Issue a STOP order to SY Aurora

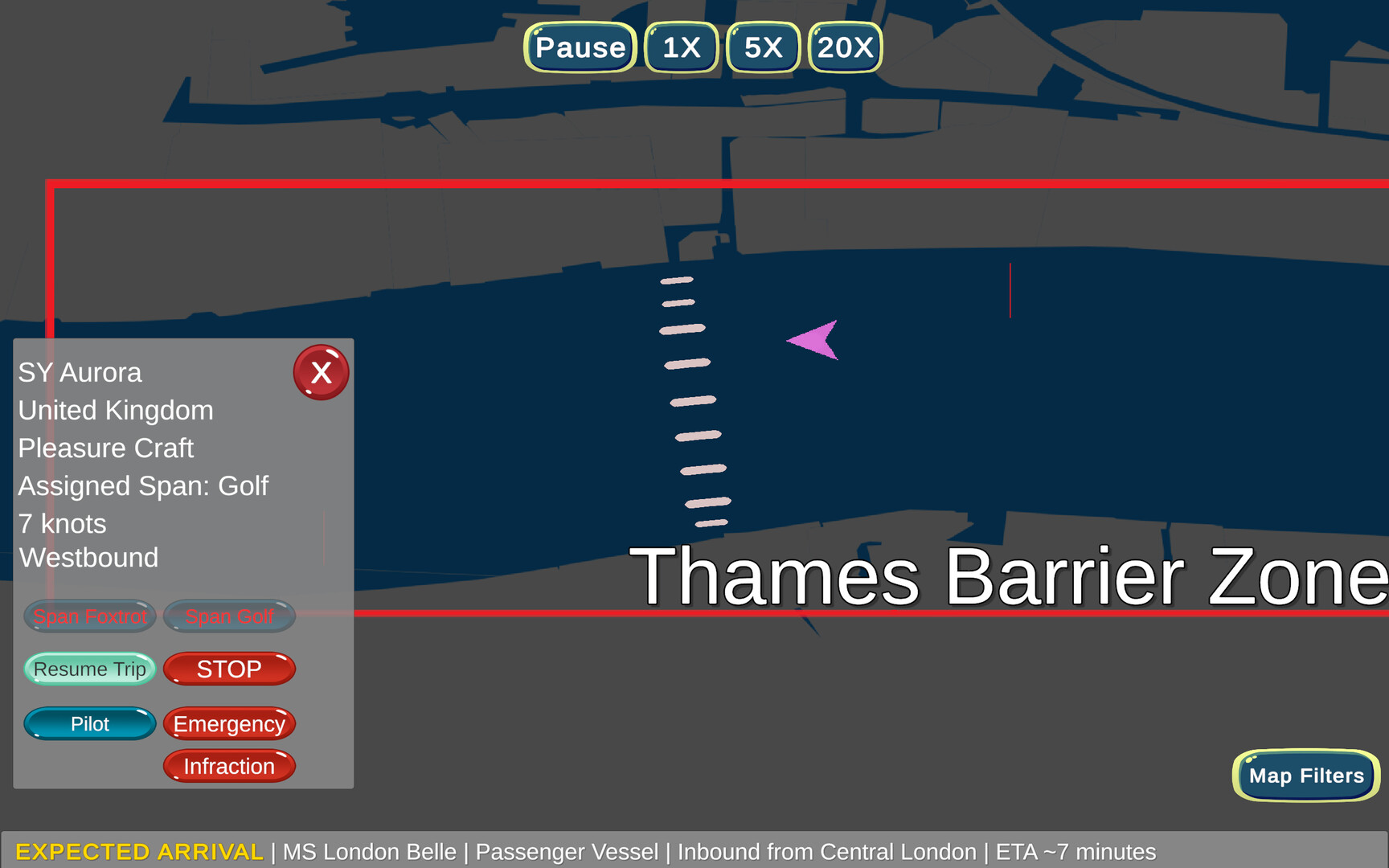coord(229,669)
